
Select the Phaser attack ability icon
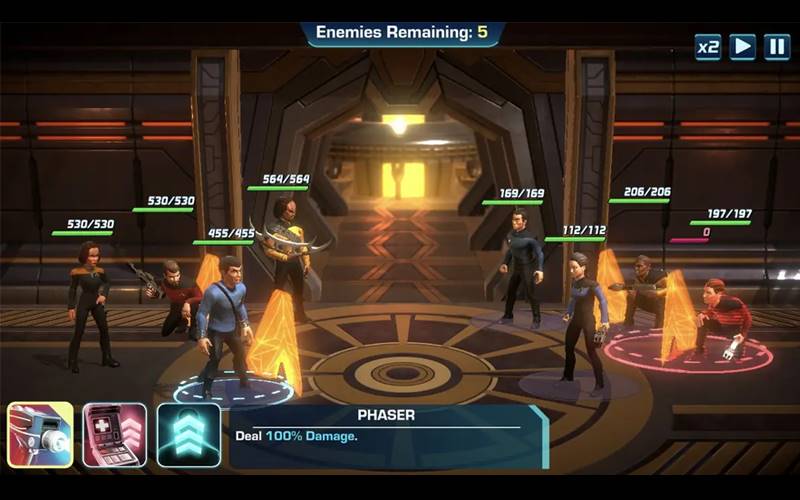coord(40,435)
